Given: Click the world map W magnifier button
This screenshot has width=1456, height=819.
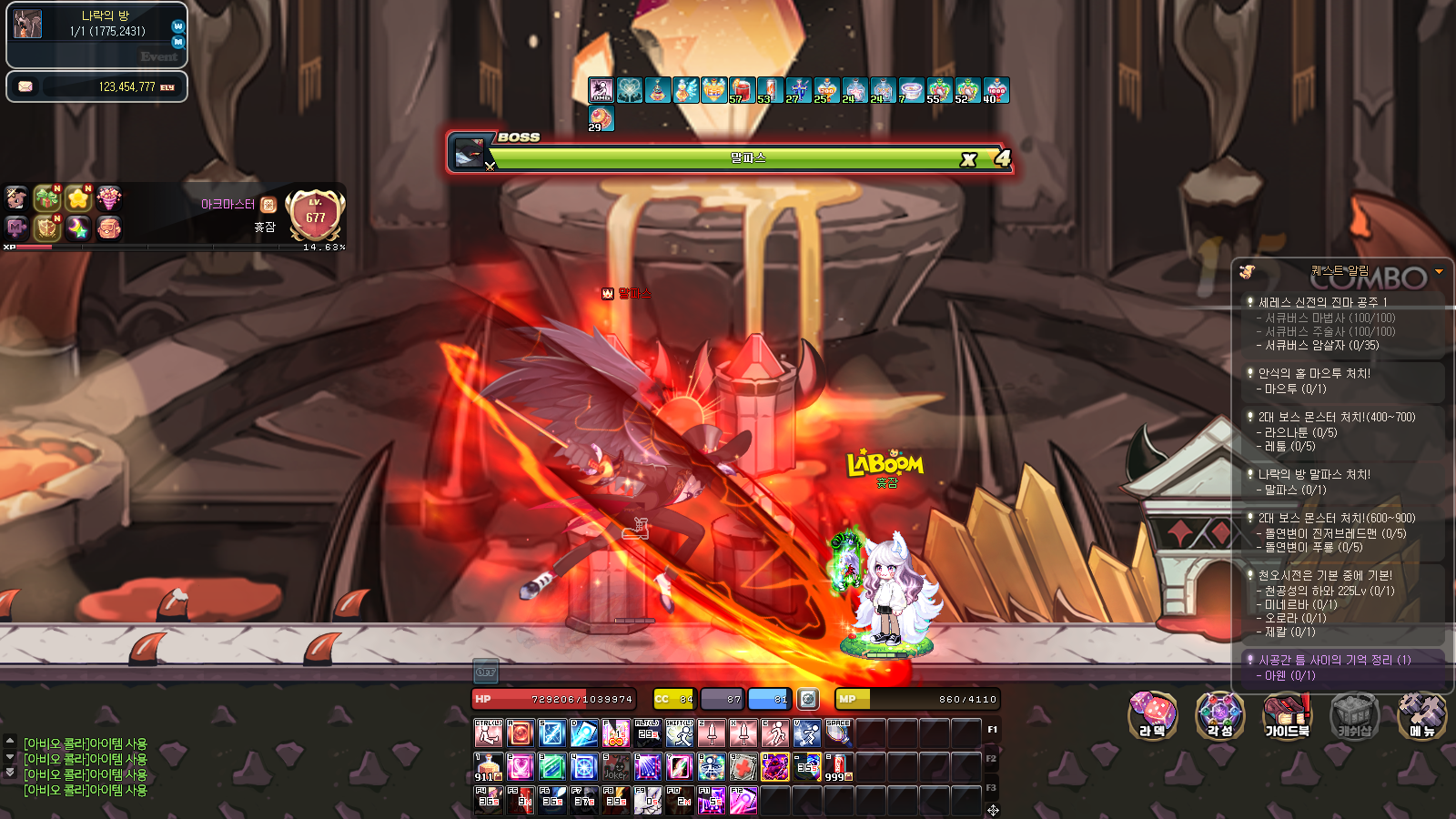Looking at the screenshot, I should tap(178, 26).
